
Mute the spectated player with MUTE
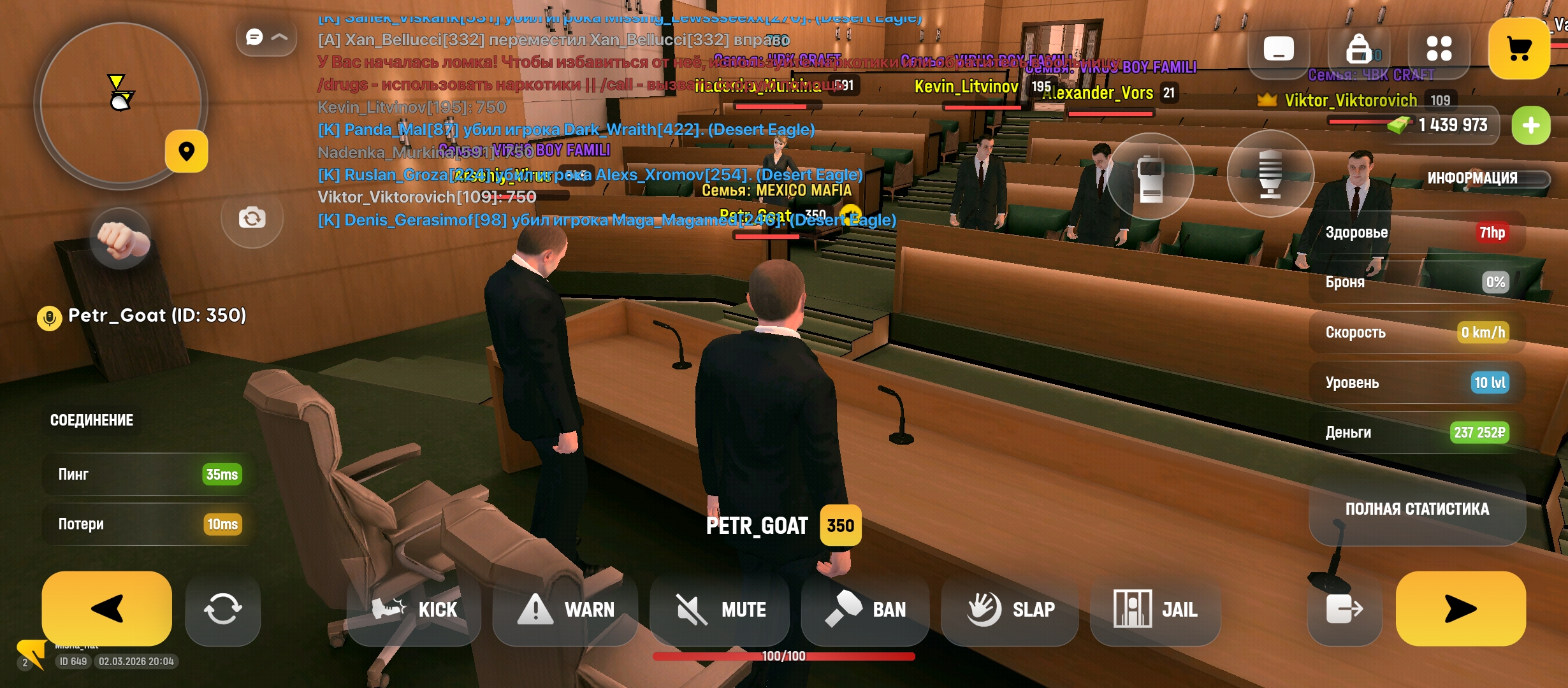point(720,610)
